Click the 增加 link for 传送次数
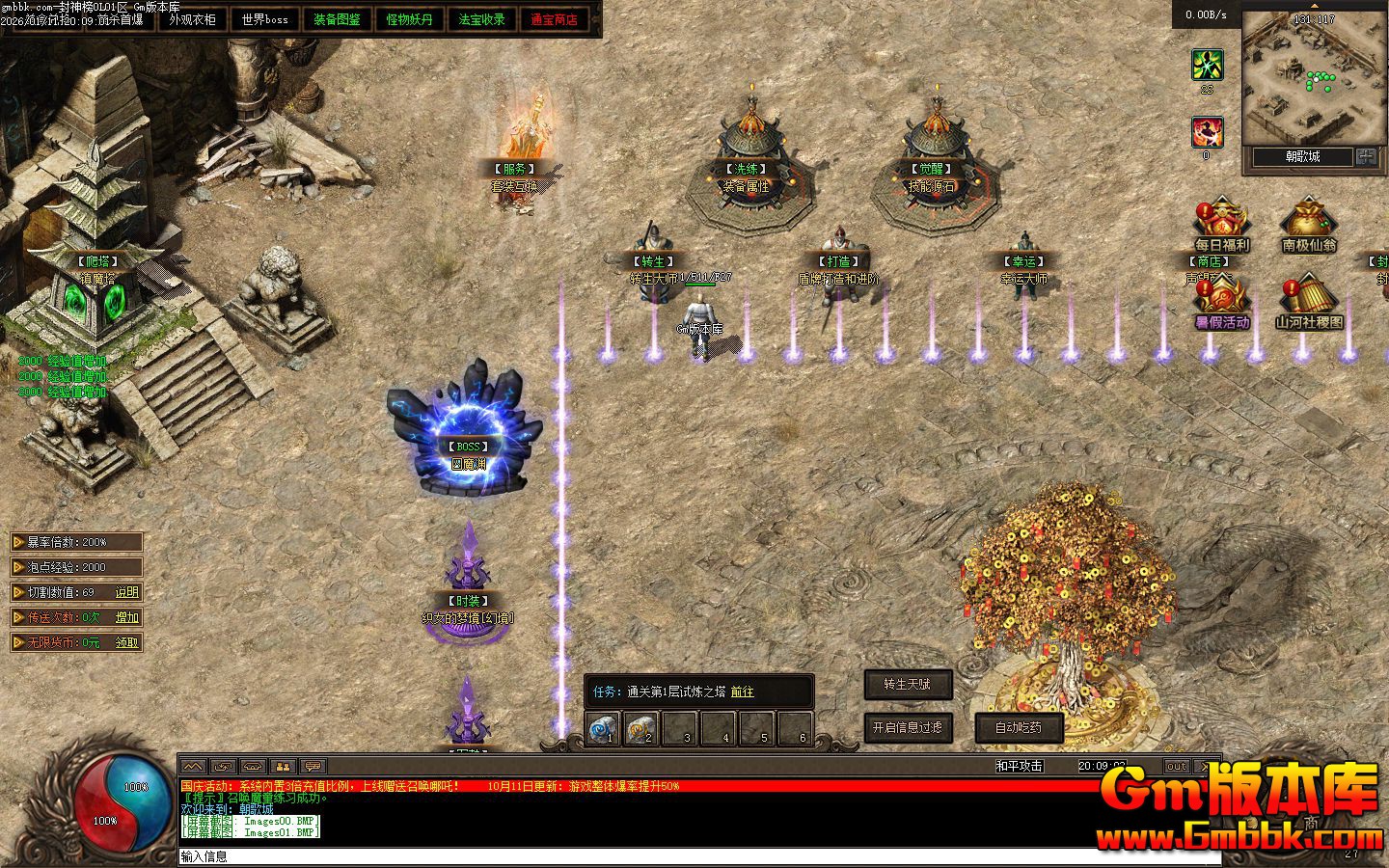Screen dimensions: 1389x868 click(x=127, y=617)
